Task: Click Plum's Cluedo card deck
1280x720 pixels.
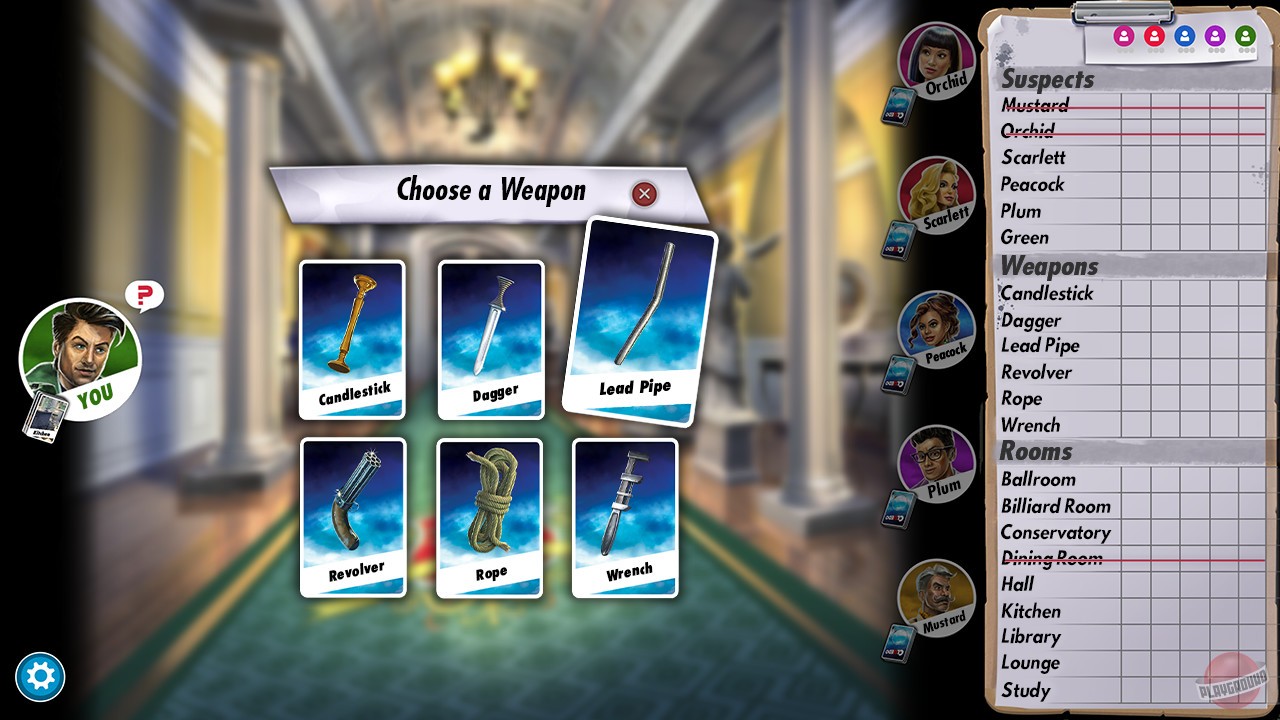Action: click(x=898, y=508)
